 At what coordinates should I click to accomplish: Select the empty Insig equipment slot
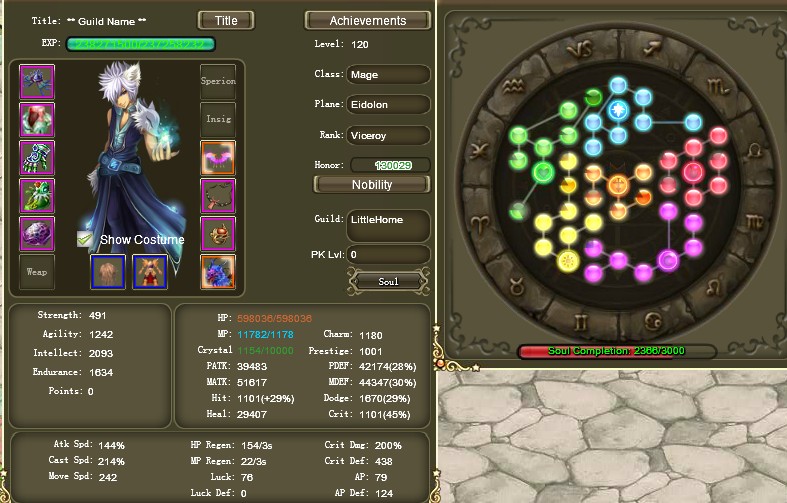tap(218, 119)
